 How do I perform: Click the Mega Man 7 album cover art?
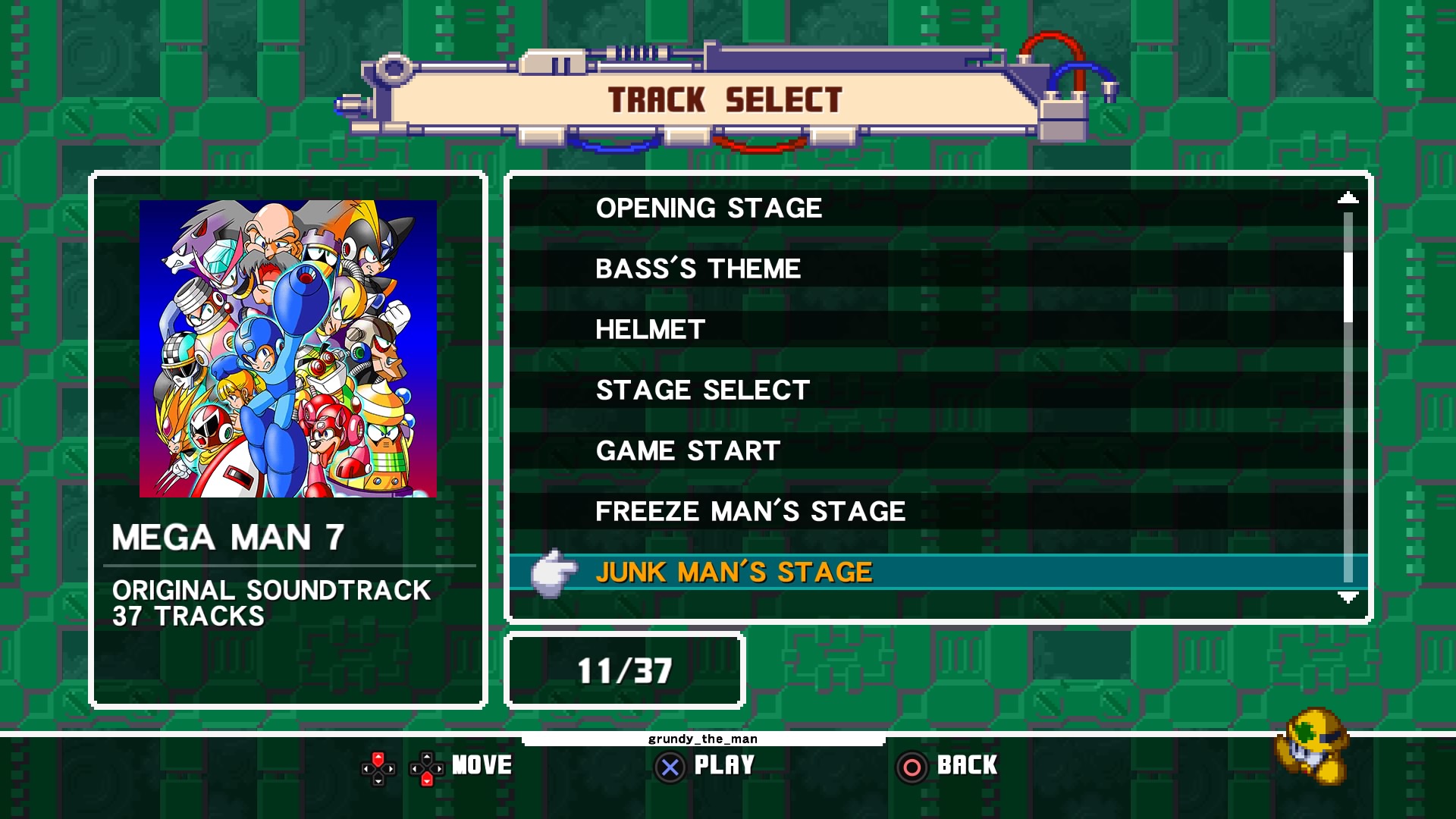click(289, 349)
